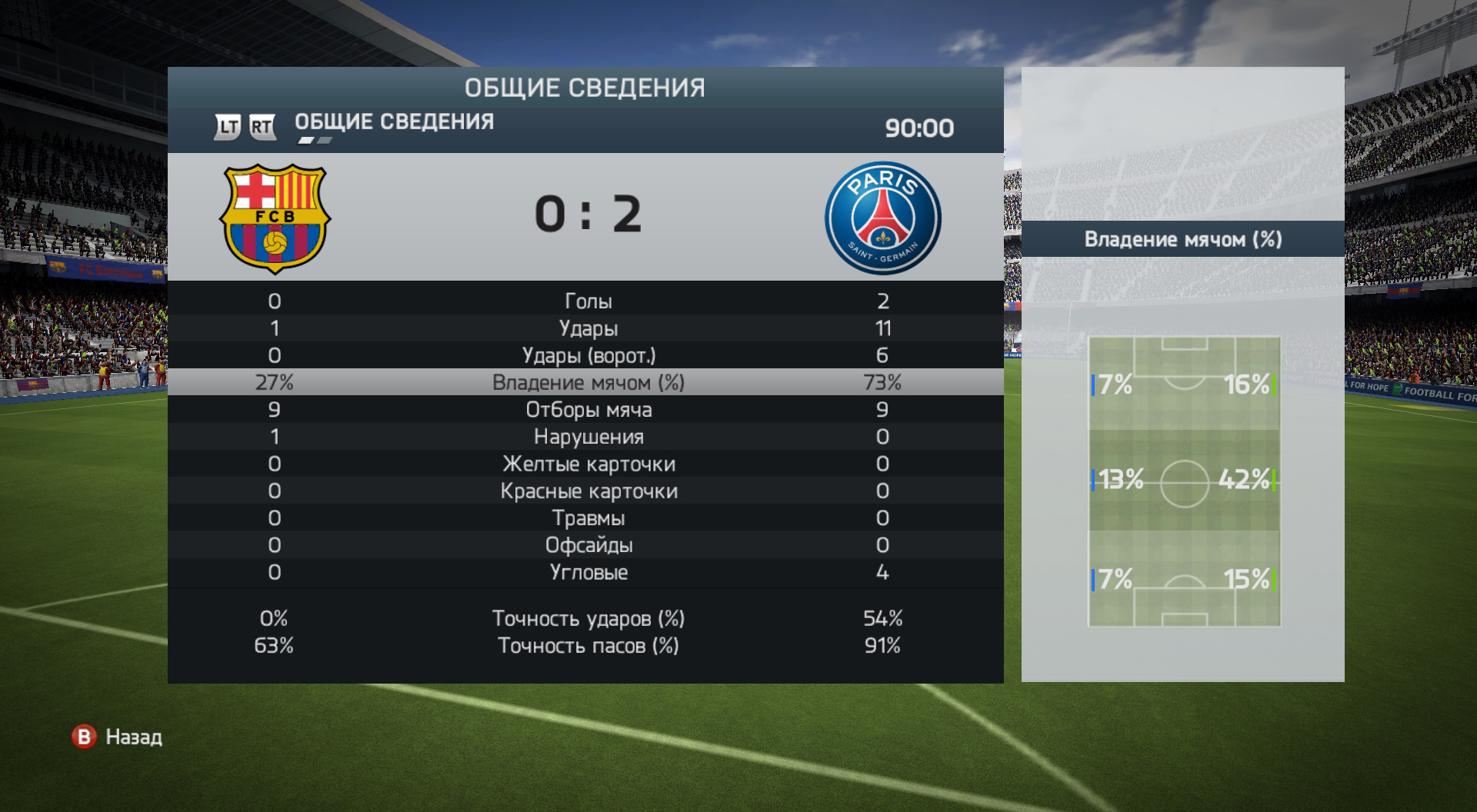The image size is (1477, 812).
Task: Select the Владение мячом (%) row
Action: (x=588, y=382)
